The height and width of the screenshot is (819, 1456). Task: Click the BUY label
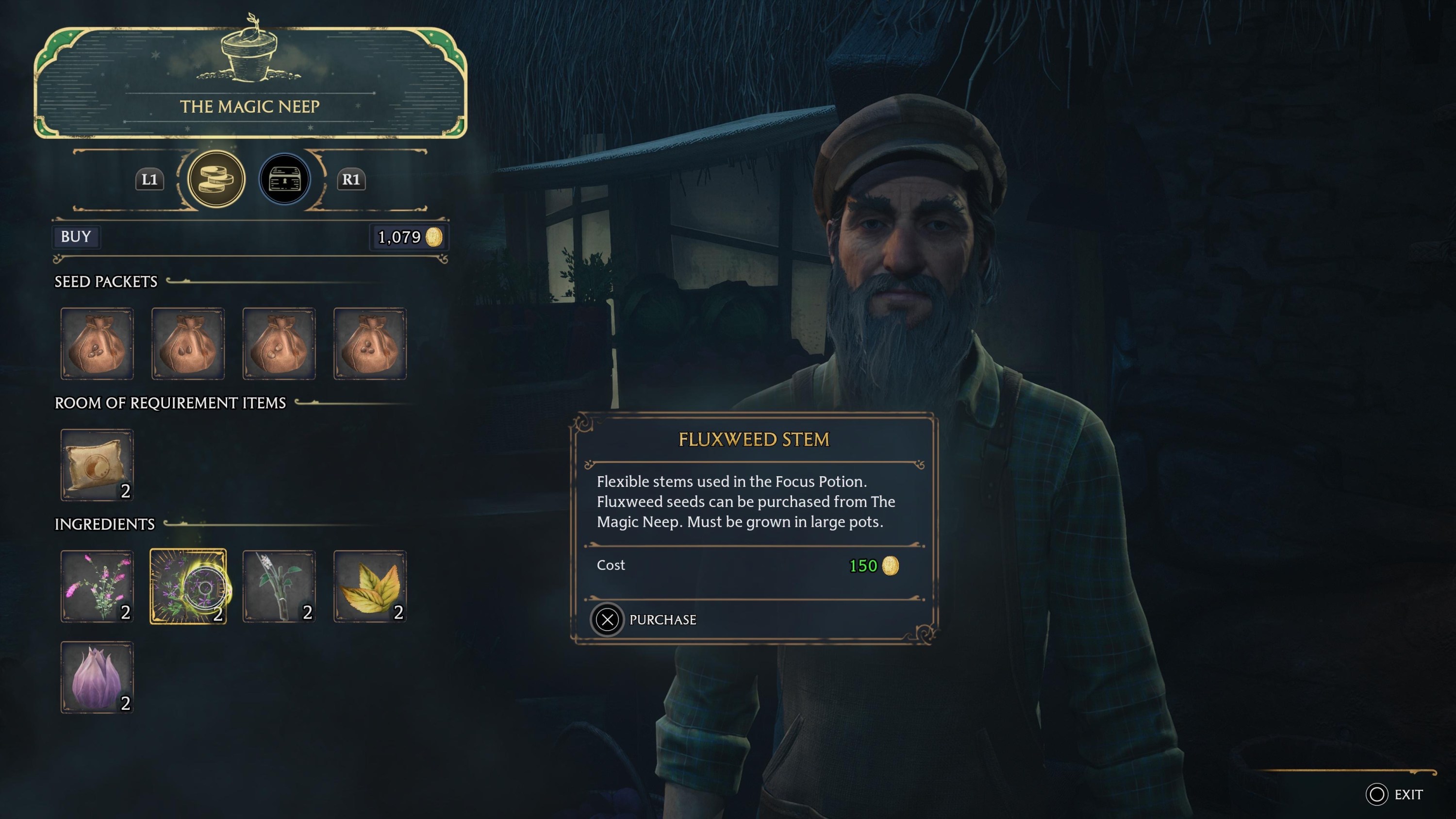[75, 237]
